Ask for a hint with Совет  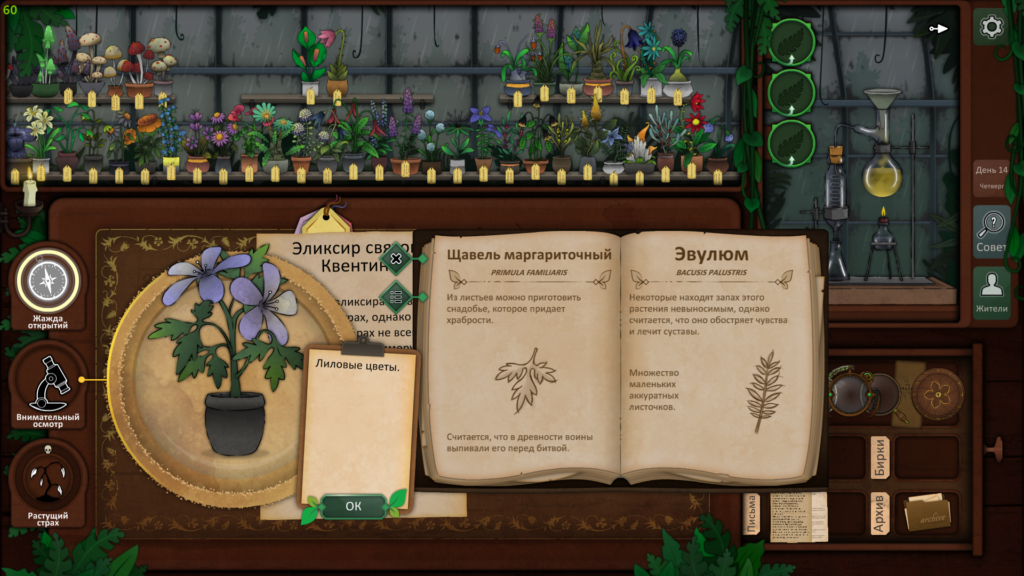point(991,231)
